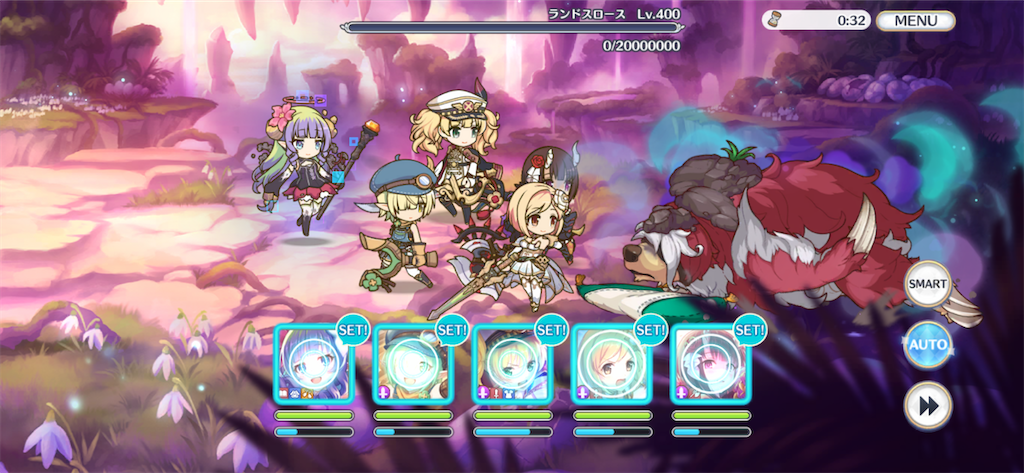This screenshot has height=473, width=1024.
Task: Toggle the AUTO battle button
Action: coord(927,346)
